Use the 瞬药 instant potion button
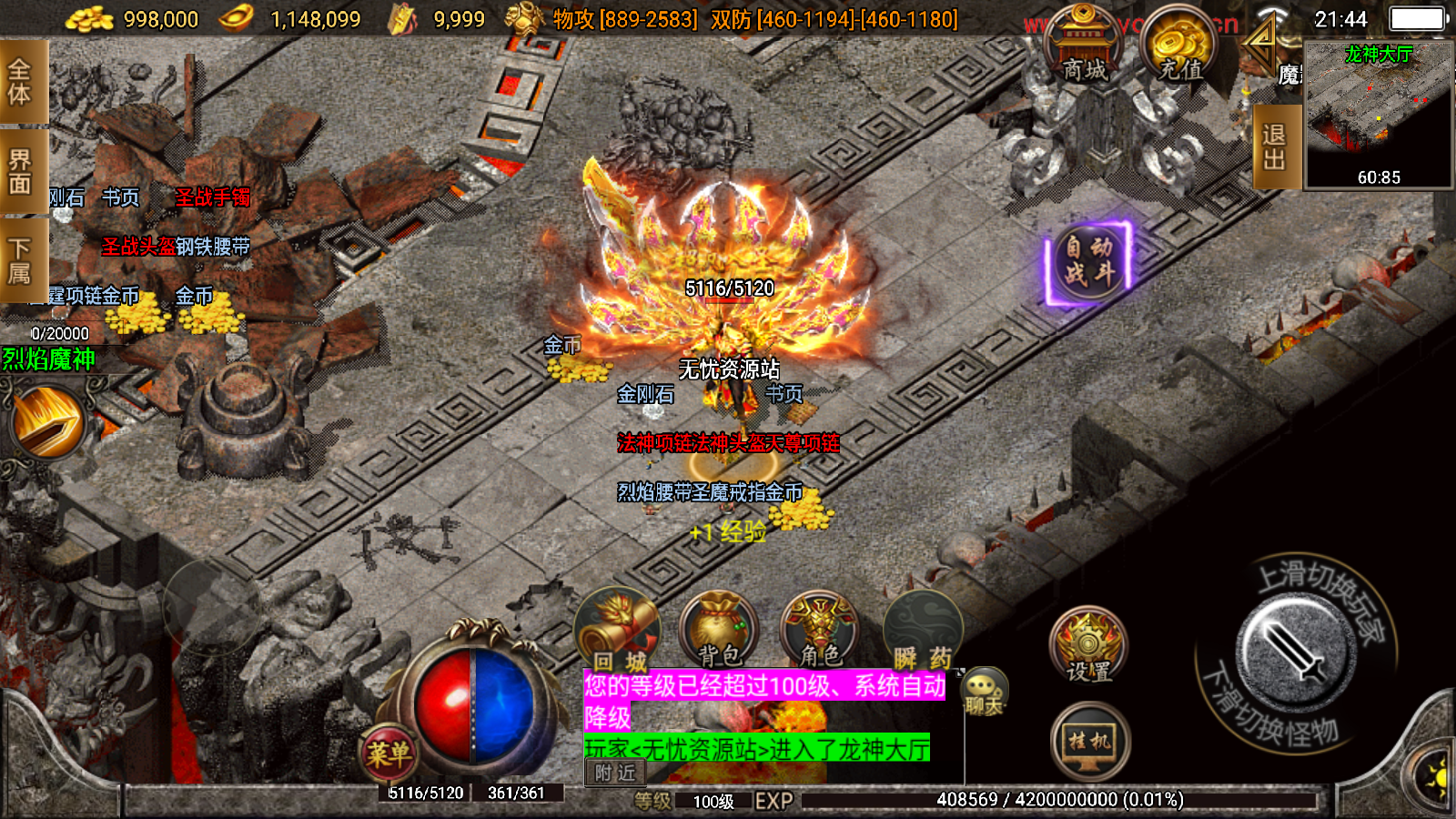Screen dimensions: 1456x819 click(922, 630)
